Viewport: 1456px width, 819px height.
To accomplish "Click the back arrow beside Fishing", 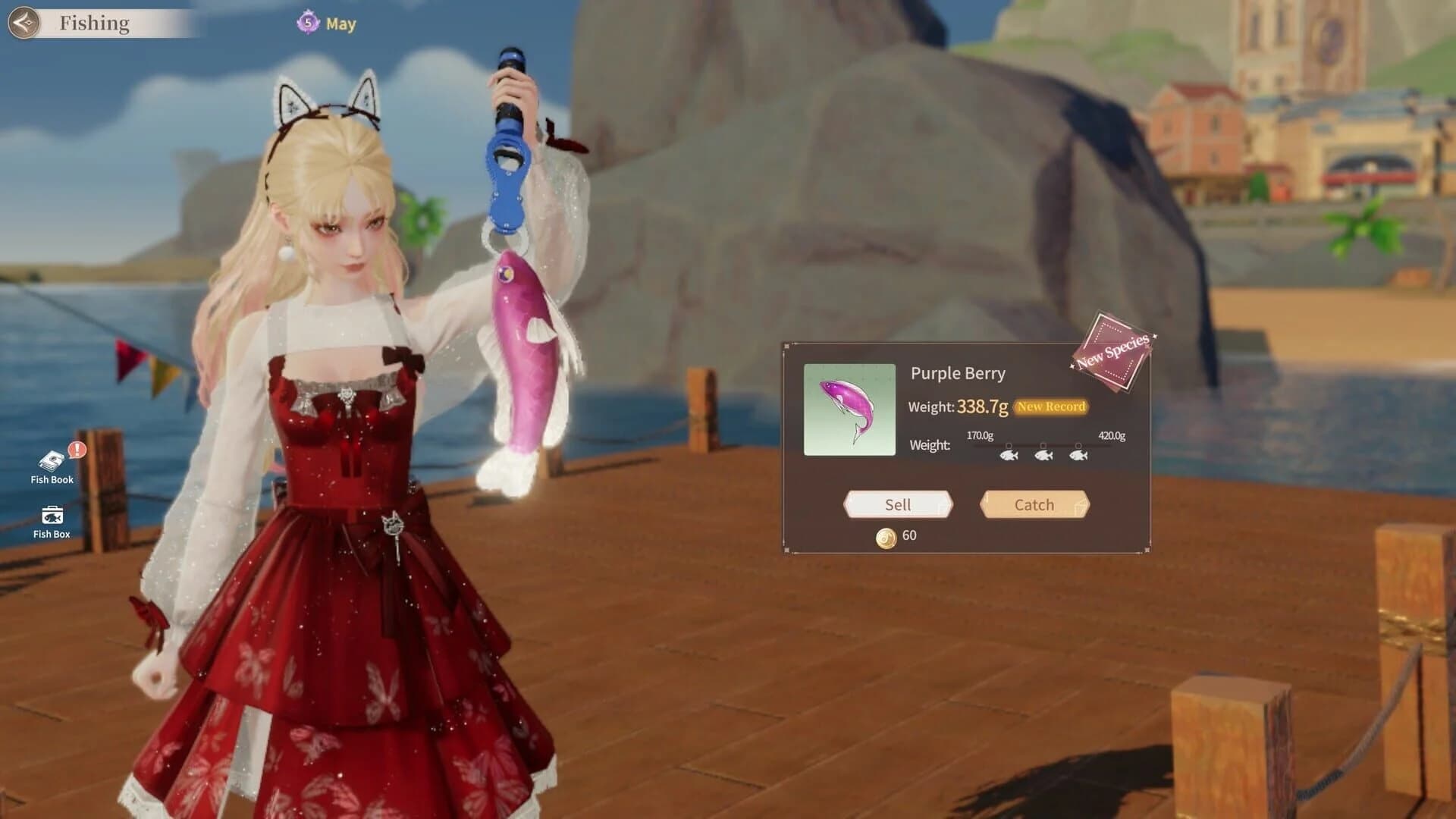I will coord(25,23).
